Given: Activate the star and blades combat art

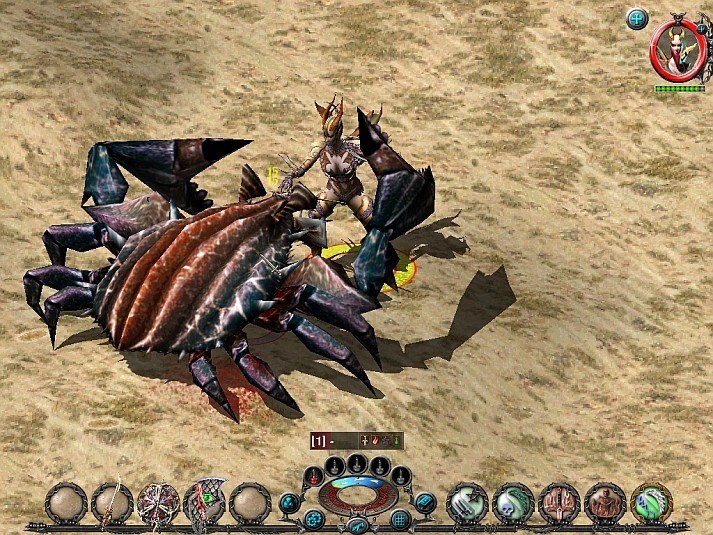Looking at the screenshot, I should click(467, 502).
